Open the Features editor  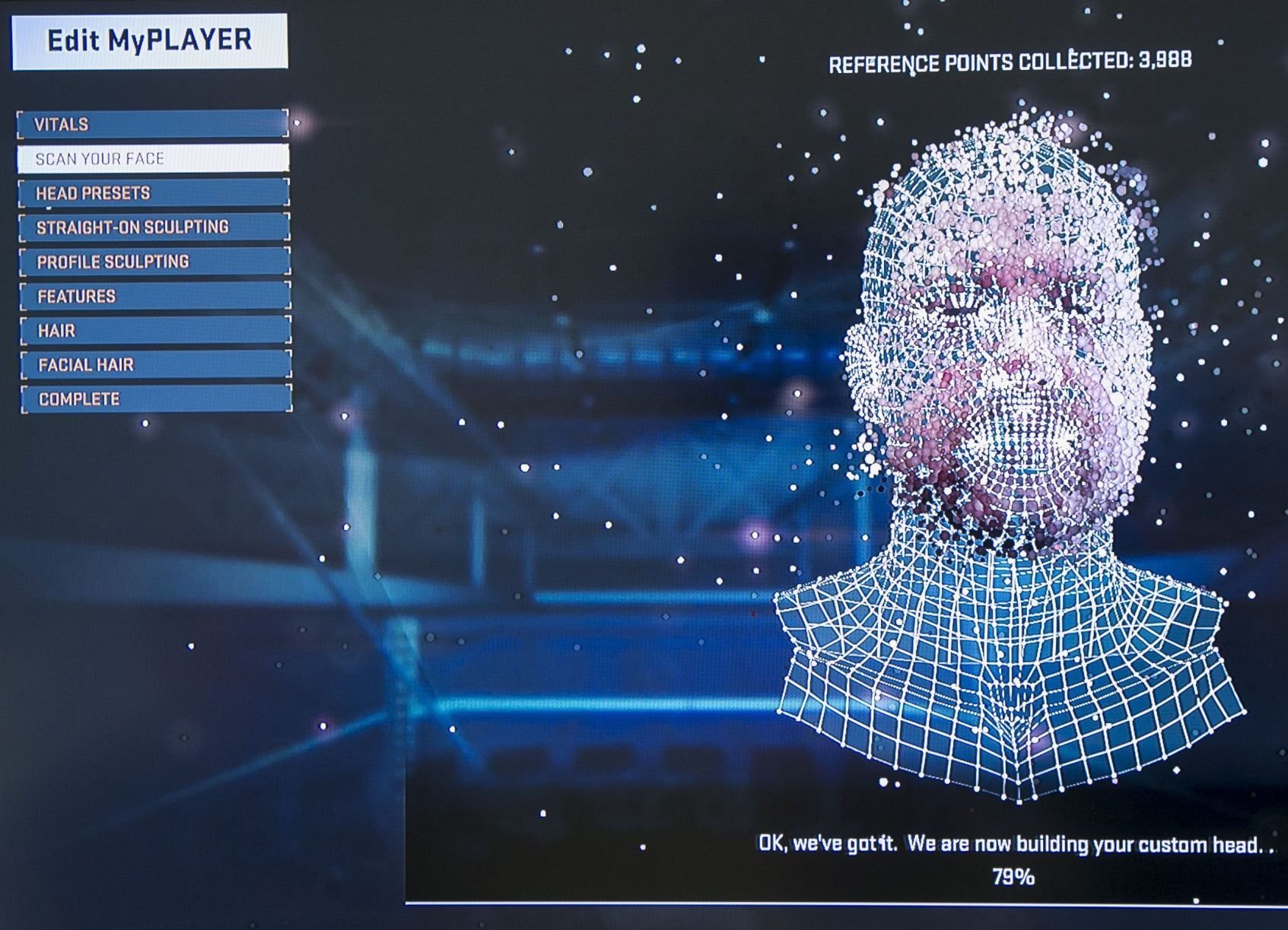(x=152, y=295)
